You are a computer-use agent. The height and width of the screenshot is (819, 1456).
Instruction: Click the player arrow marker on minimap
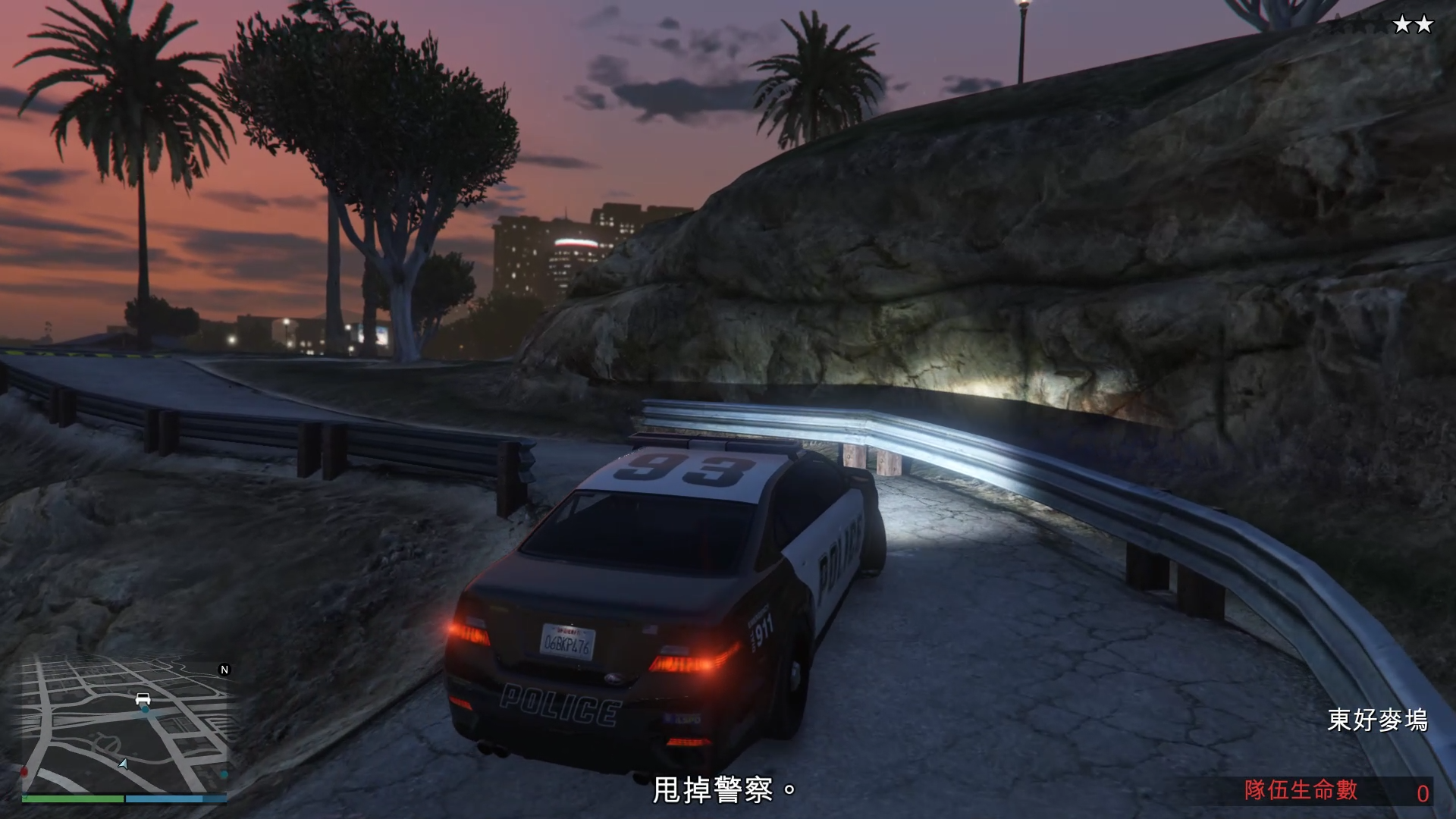coord(123,764)
